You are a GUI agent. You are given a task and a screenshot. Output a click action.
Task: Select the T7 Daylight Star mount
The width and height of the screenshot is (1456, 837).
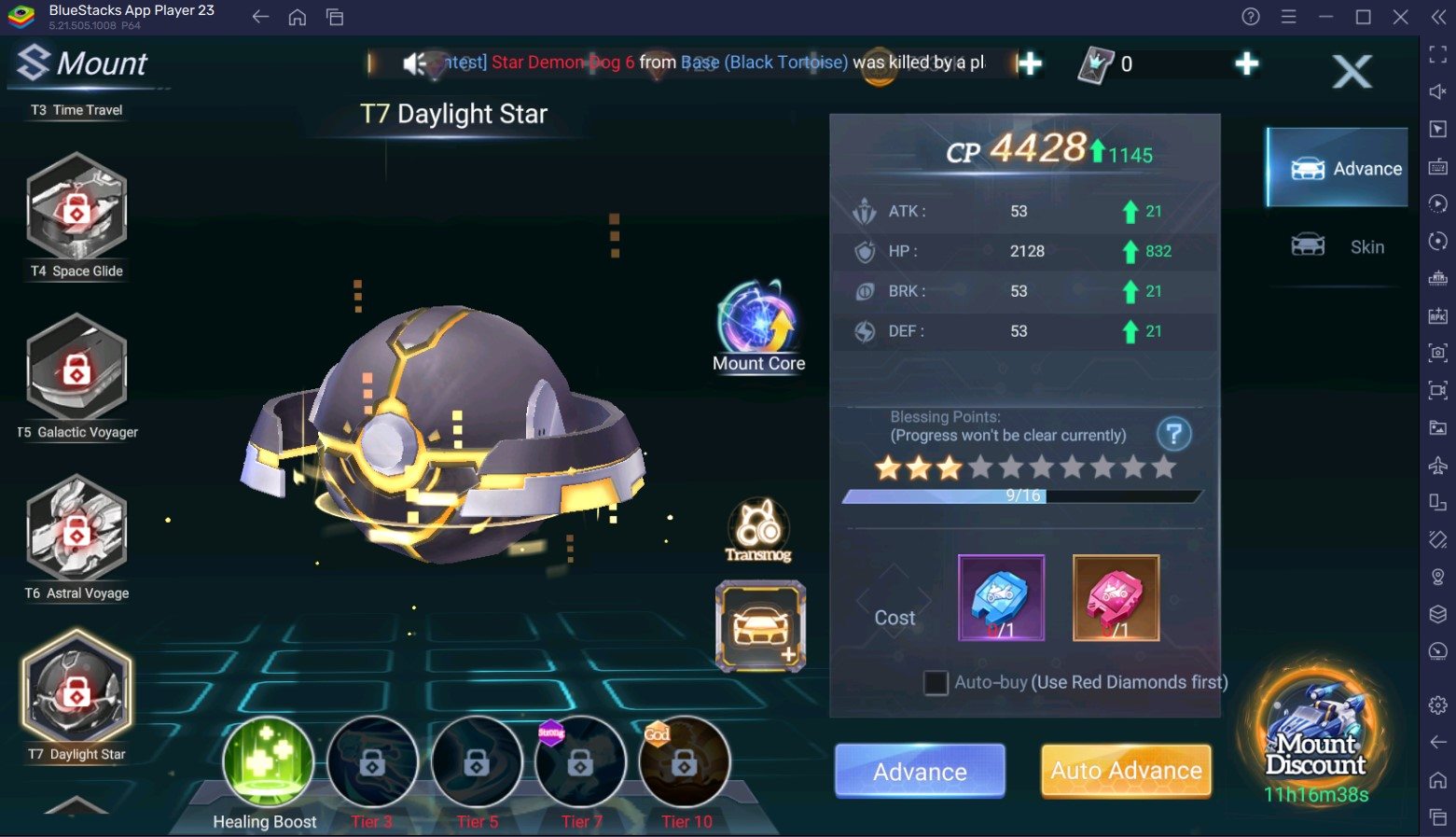(76, 691)
